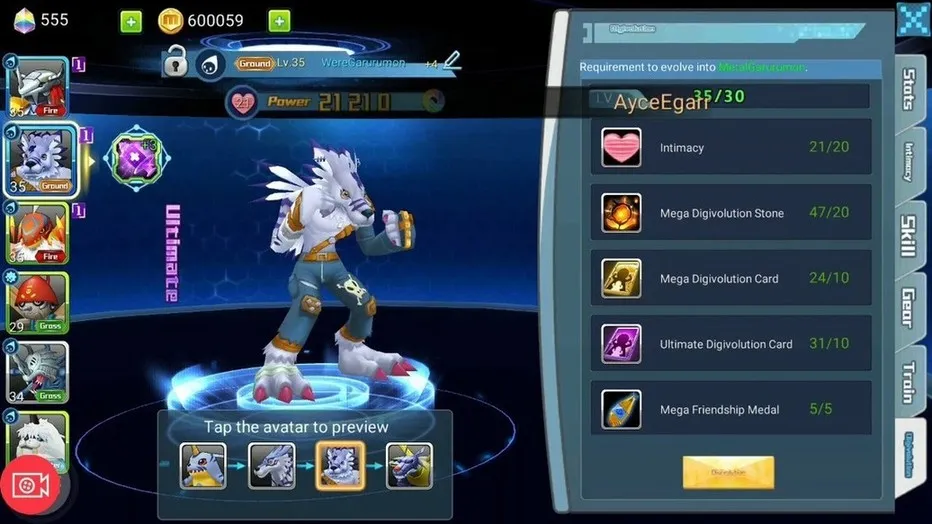Image resolution: width=932 pixels, height=524 pixels.
Task: Switch to the Stats tab
Action: point(909,90)
